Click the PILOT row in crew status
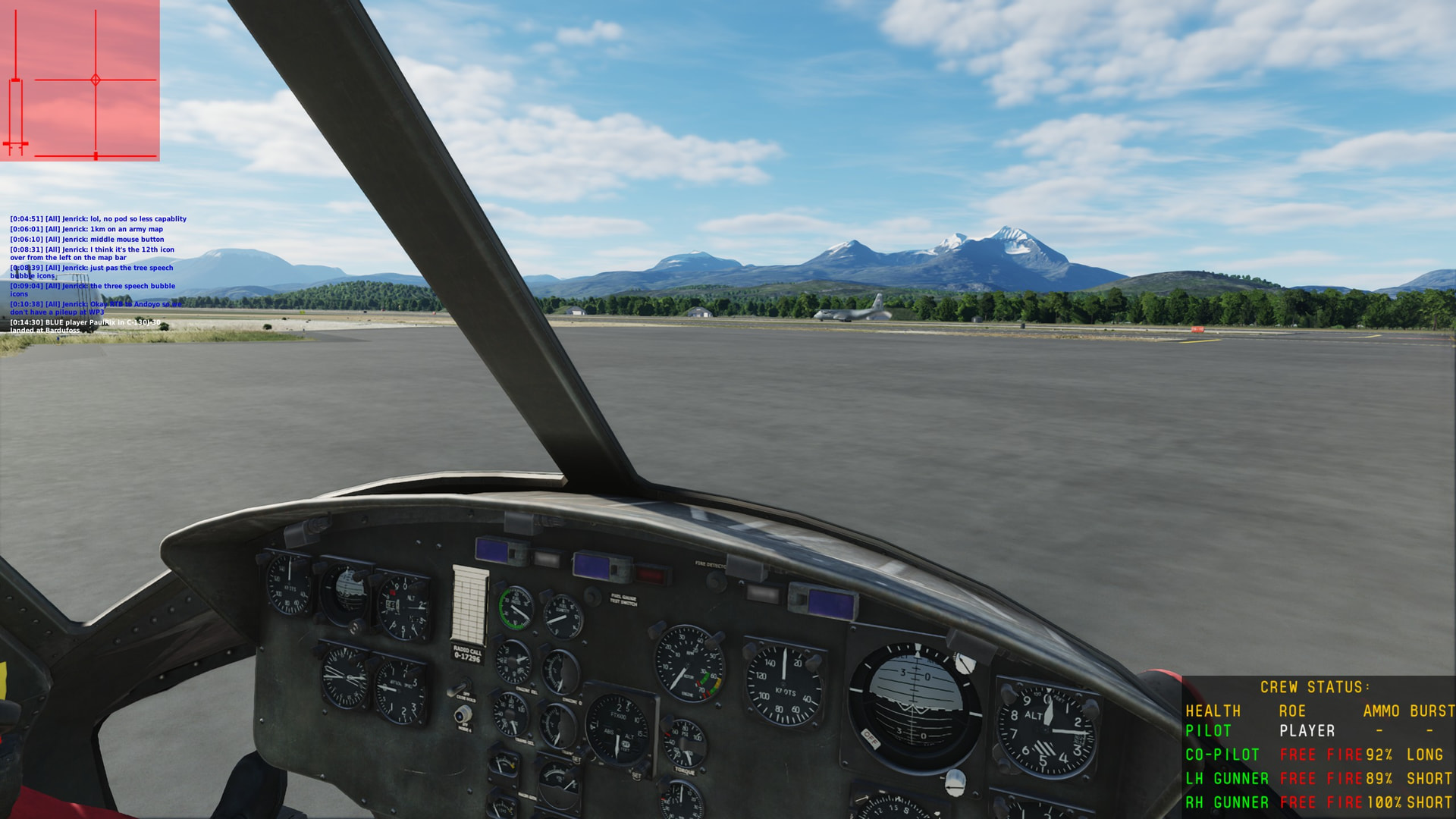1456x819 pixels. 1318,731
